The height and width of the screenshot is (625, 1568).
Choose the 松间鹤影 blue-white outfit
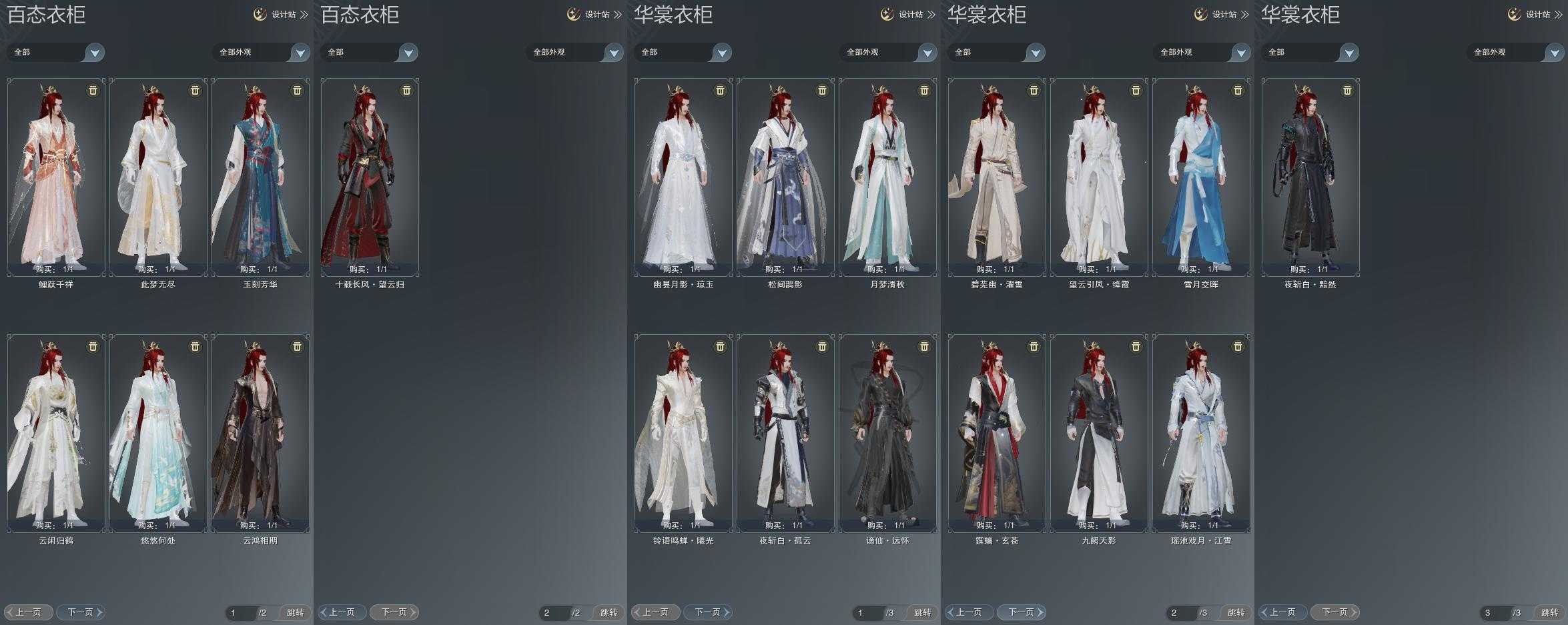(785, 177)
